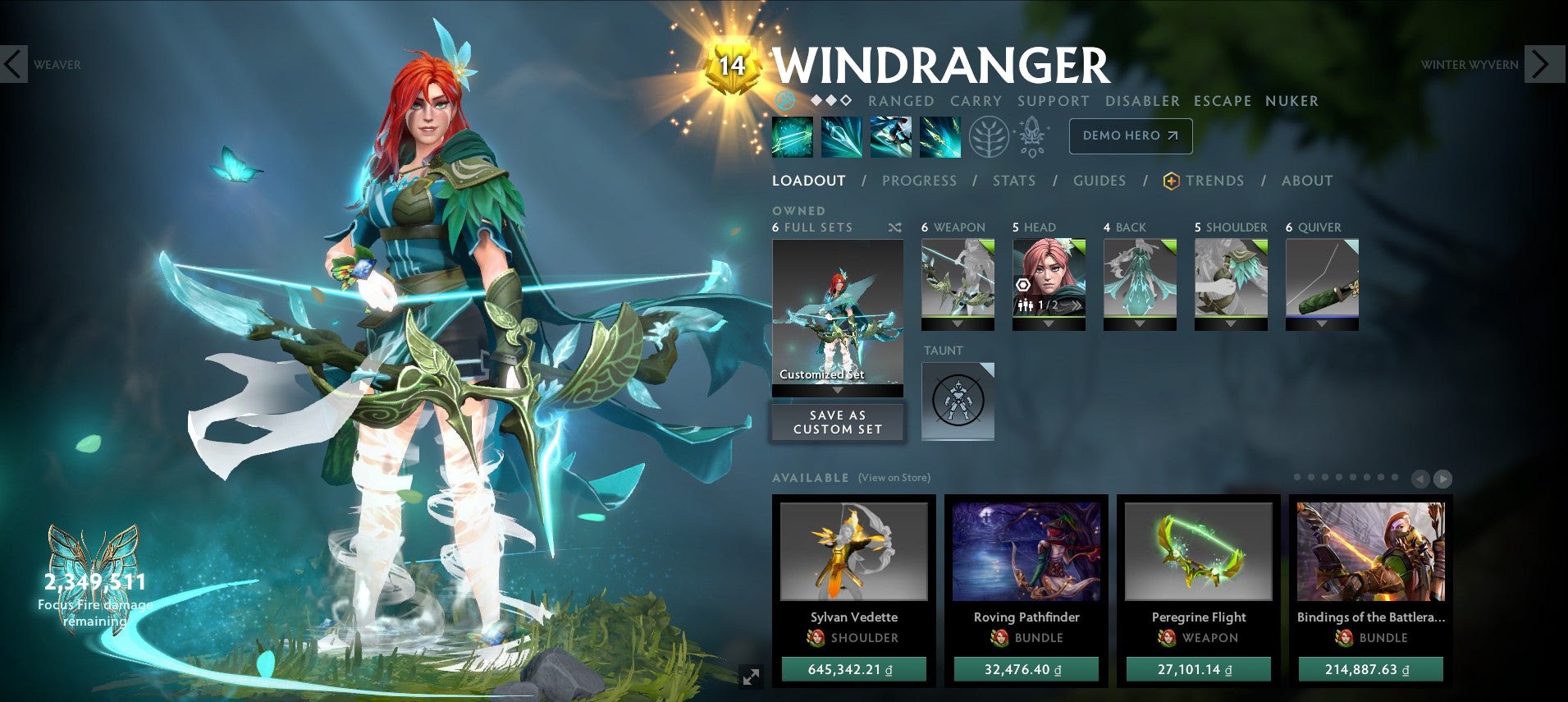Image resolution: width=1568 pixels, height=702 pixels.
Task: Inspect the Focus Fire ability icon
Action: coord(940,137)
